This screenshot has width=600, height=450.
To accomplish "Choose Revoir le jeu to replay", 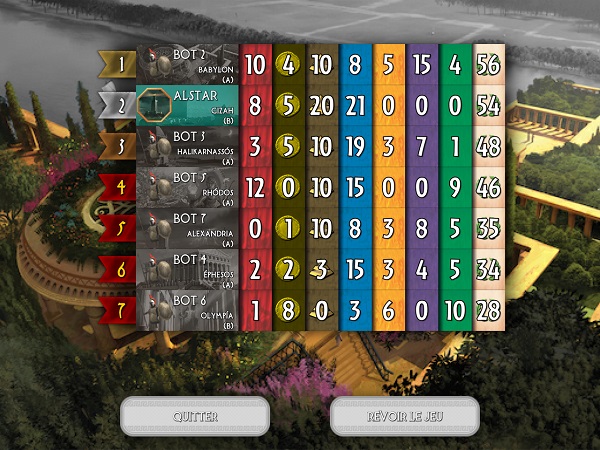I will coord(404,416).
